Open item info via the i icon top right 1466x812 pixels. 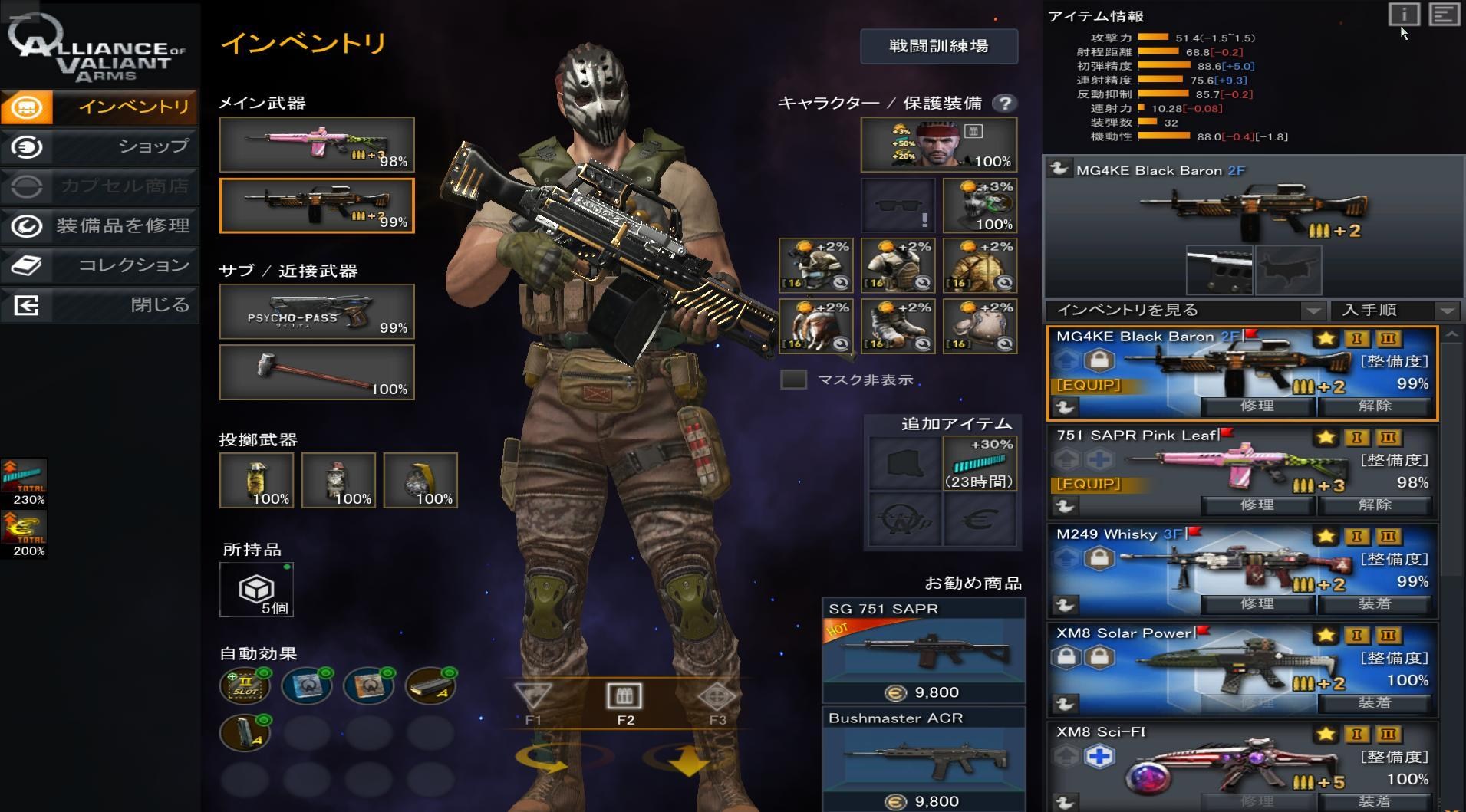(1403, 15)
